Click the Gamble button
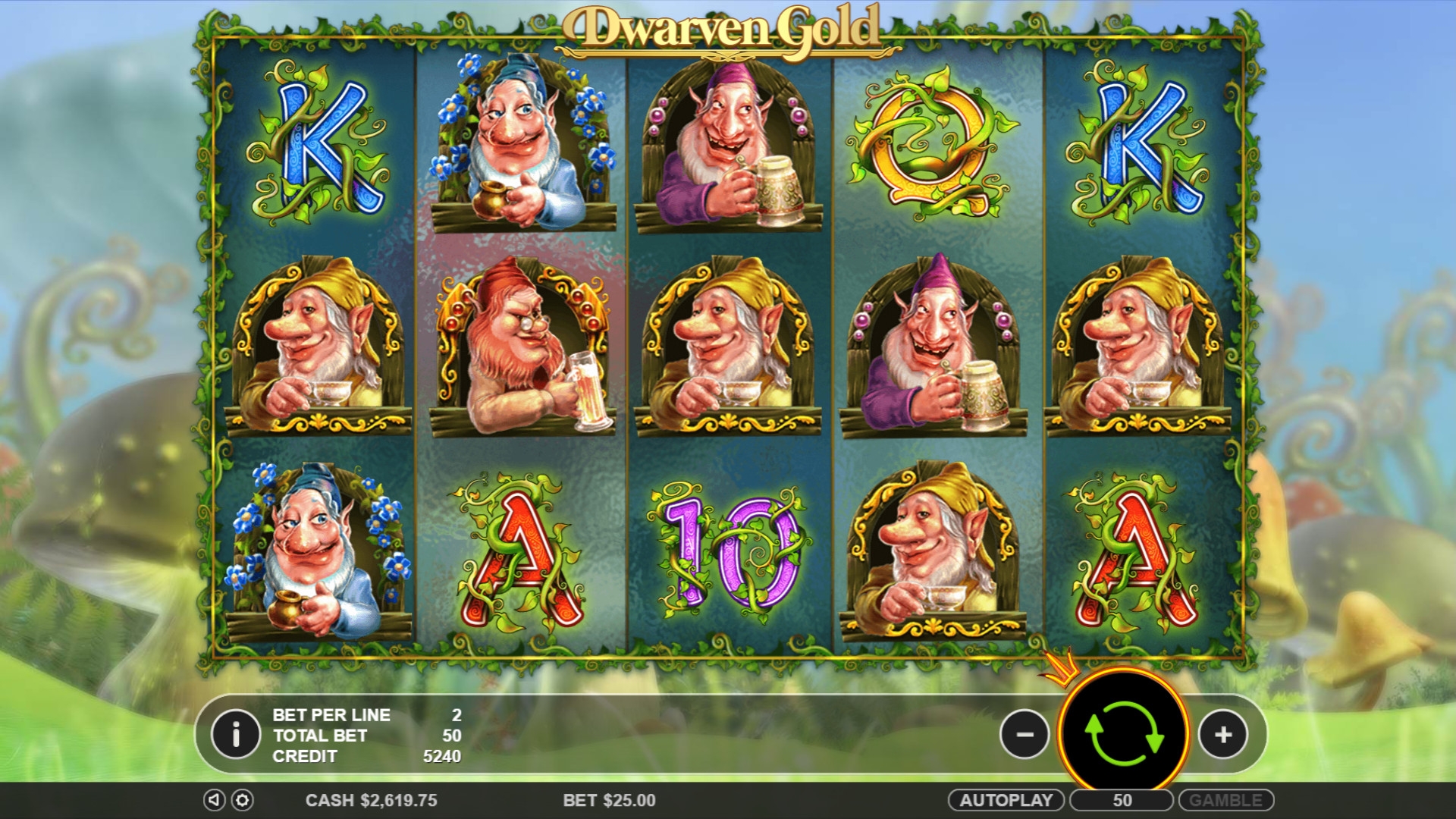 click(1225, 800)
